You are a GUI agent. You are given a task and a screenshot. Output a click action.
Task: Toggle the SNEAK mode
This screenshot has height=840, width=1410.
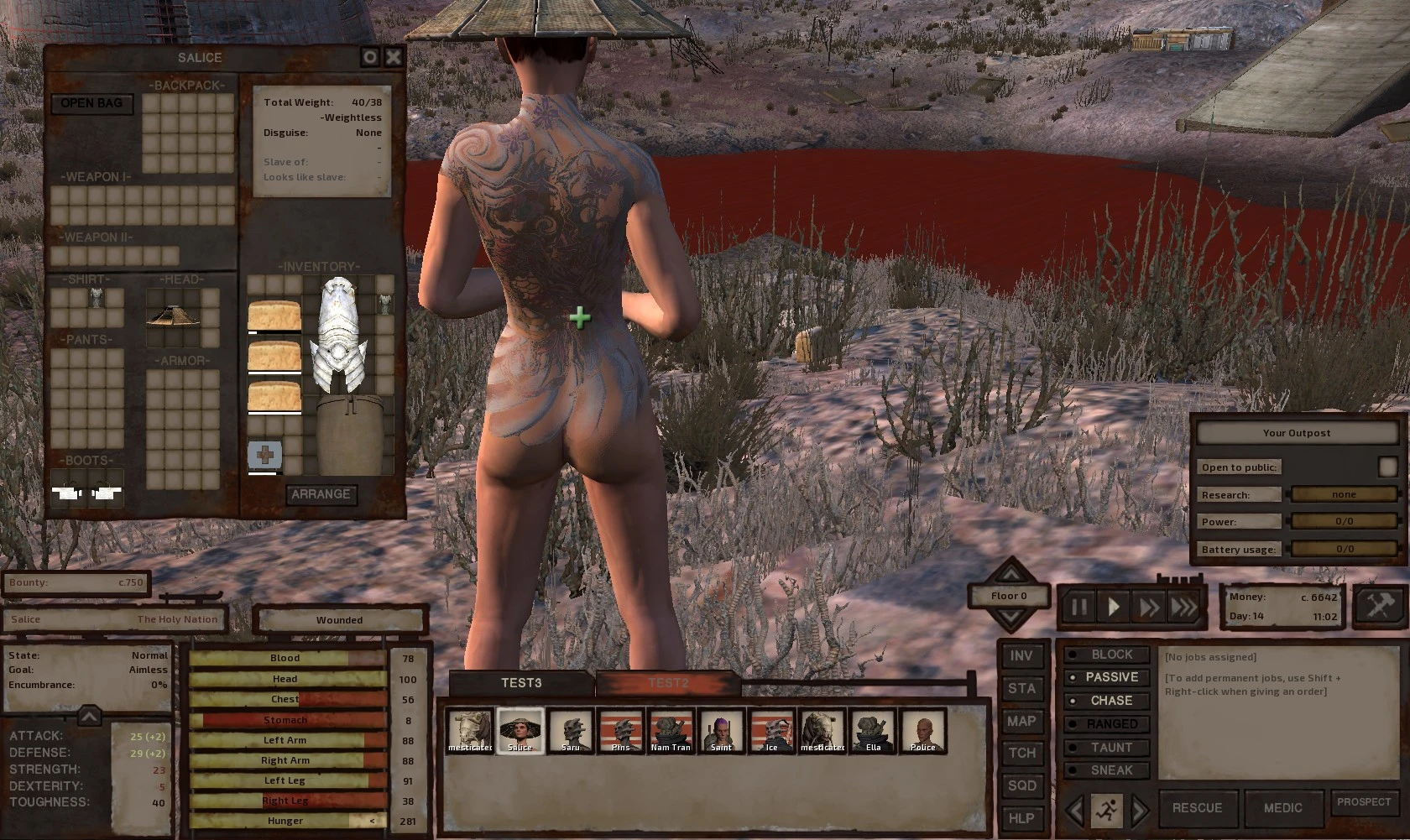1111,770
